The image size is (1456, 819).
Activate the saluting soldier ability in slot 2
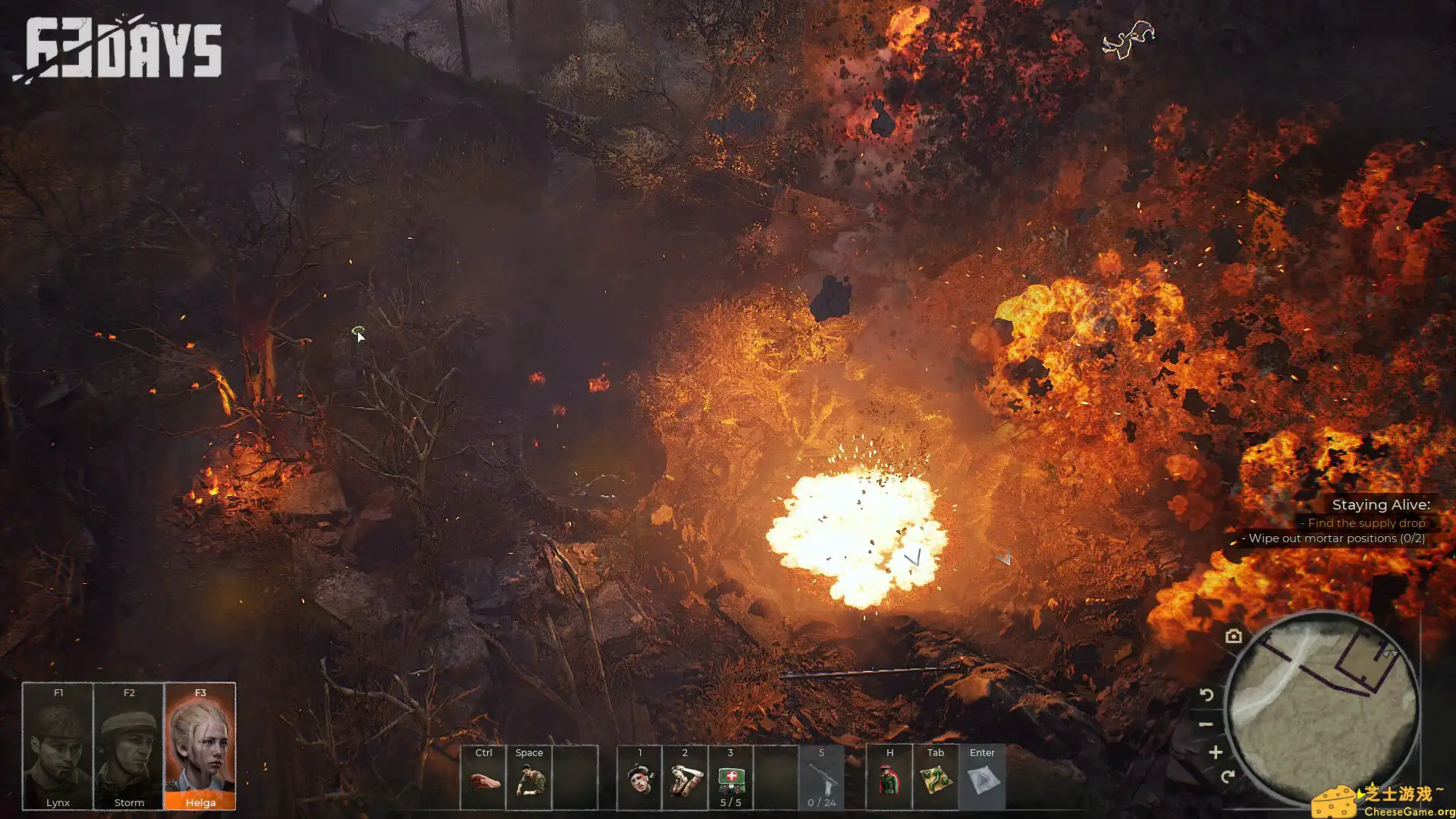685,780
